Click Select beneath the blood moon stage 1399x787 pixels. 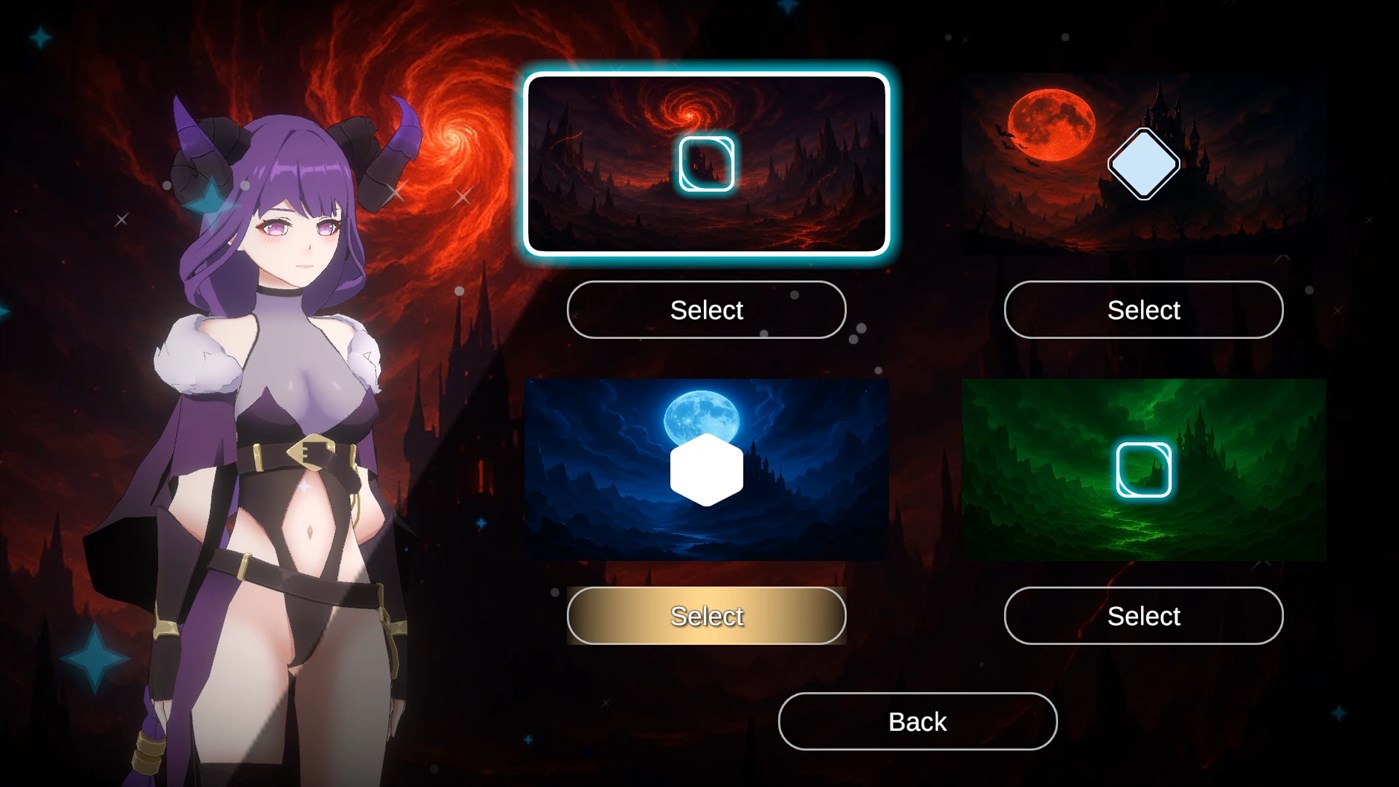point(1143,310)
